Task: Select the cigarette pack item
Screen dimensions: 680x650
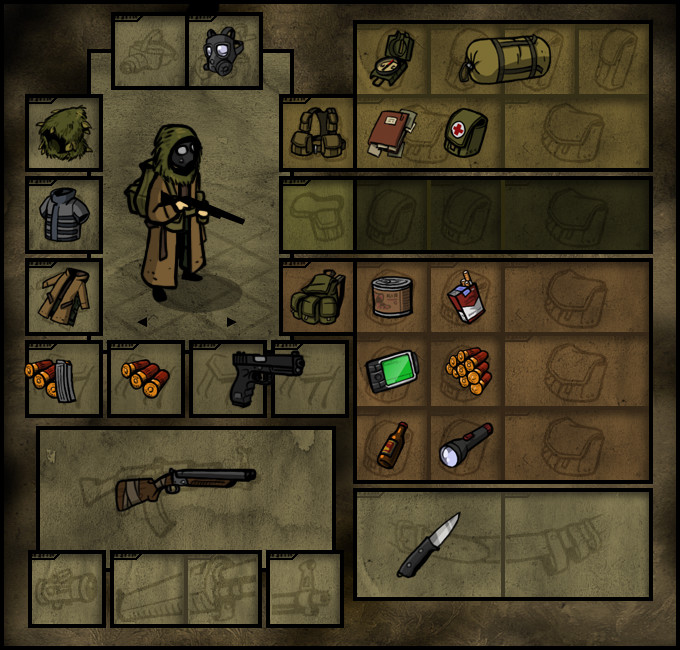Action: [465, 297]
